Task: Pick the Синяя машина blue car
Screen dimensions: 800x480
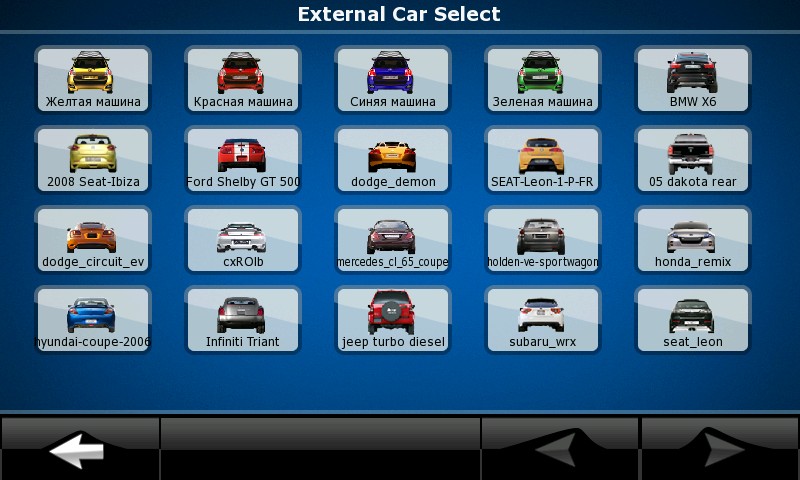Action: point(393,79)
